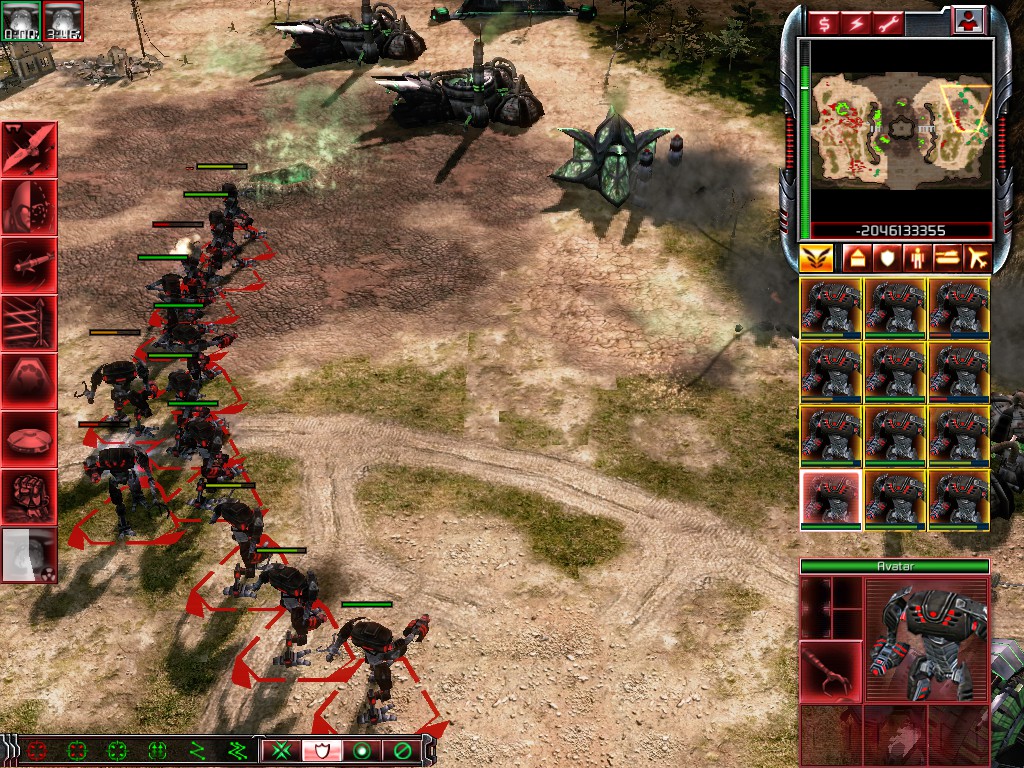Viewport: 1024px width, 768px height.
Task: Click the sell (dollar sign) button
Action: point(823,23)
